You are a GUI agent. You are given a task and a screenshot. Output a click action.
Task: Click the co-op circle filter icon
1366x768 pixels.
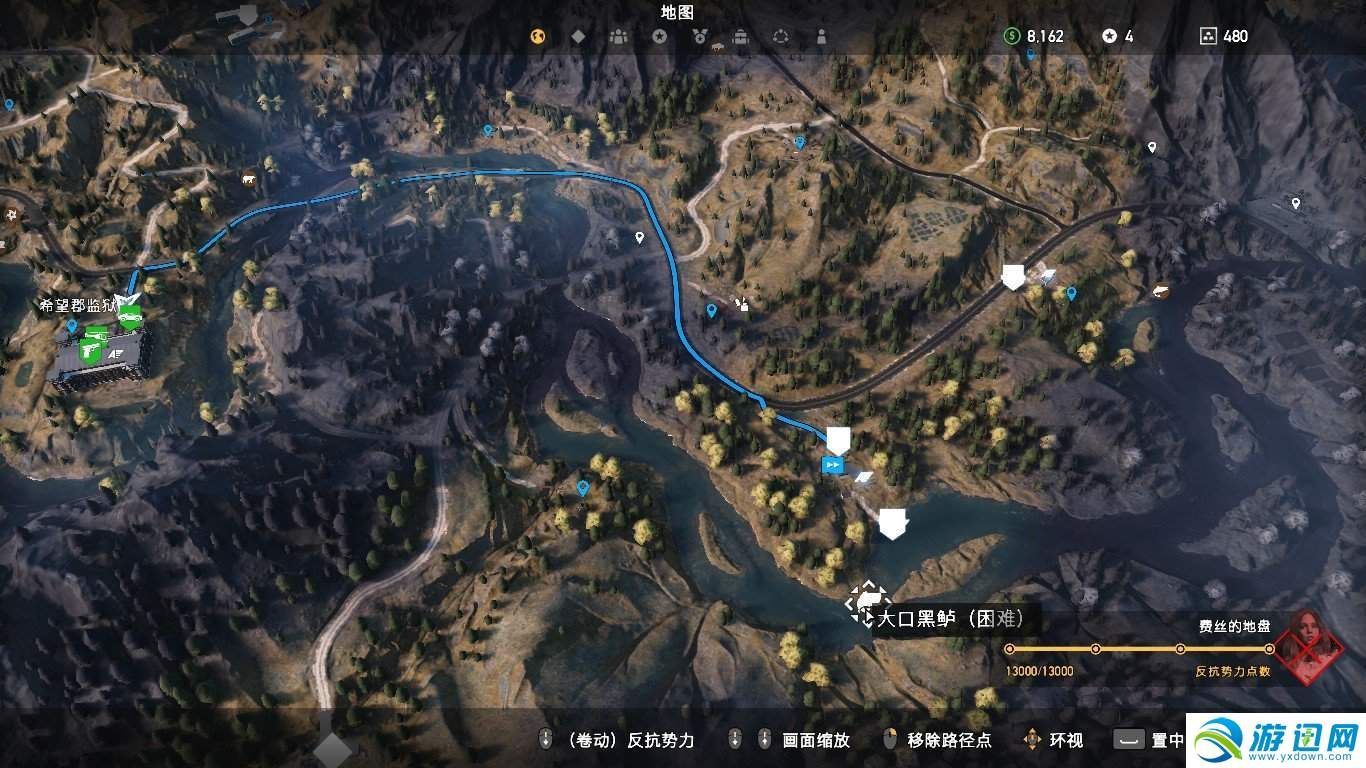(x=780, y=36)
